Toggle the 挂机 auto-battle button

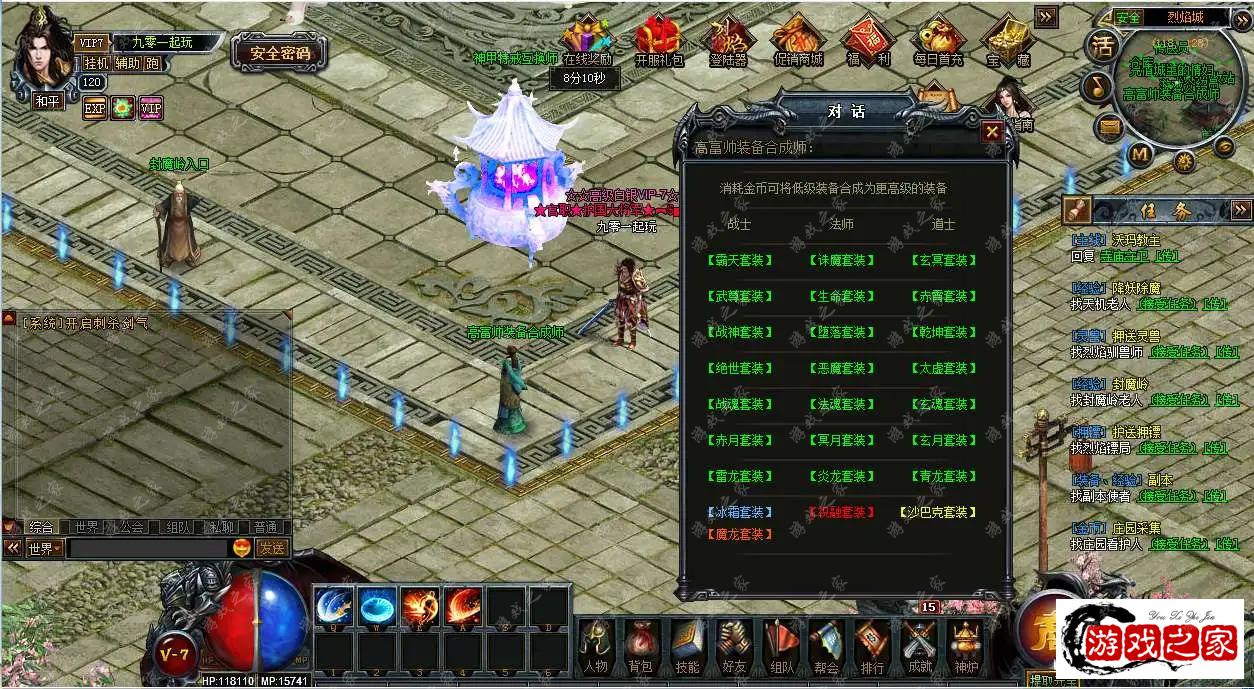96,62
